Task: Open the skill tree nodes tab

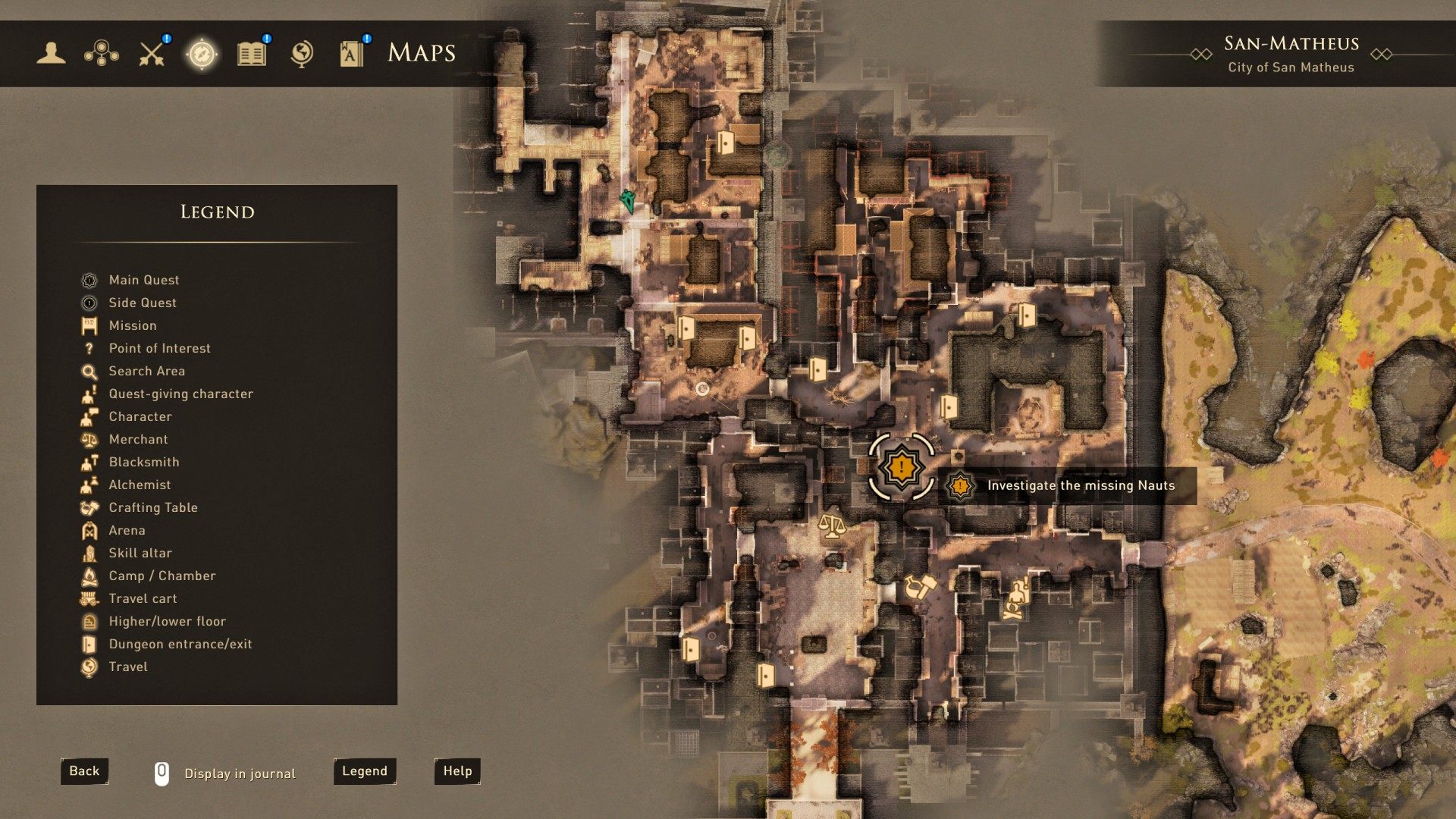Action: (101, 53)
